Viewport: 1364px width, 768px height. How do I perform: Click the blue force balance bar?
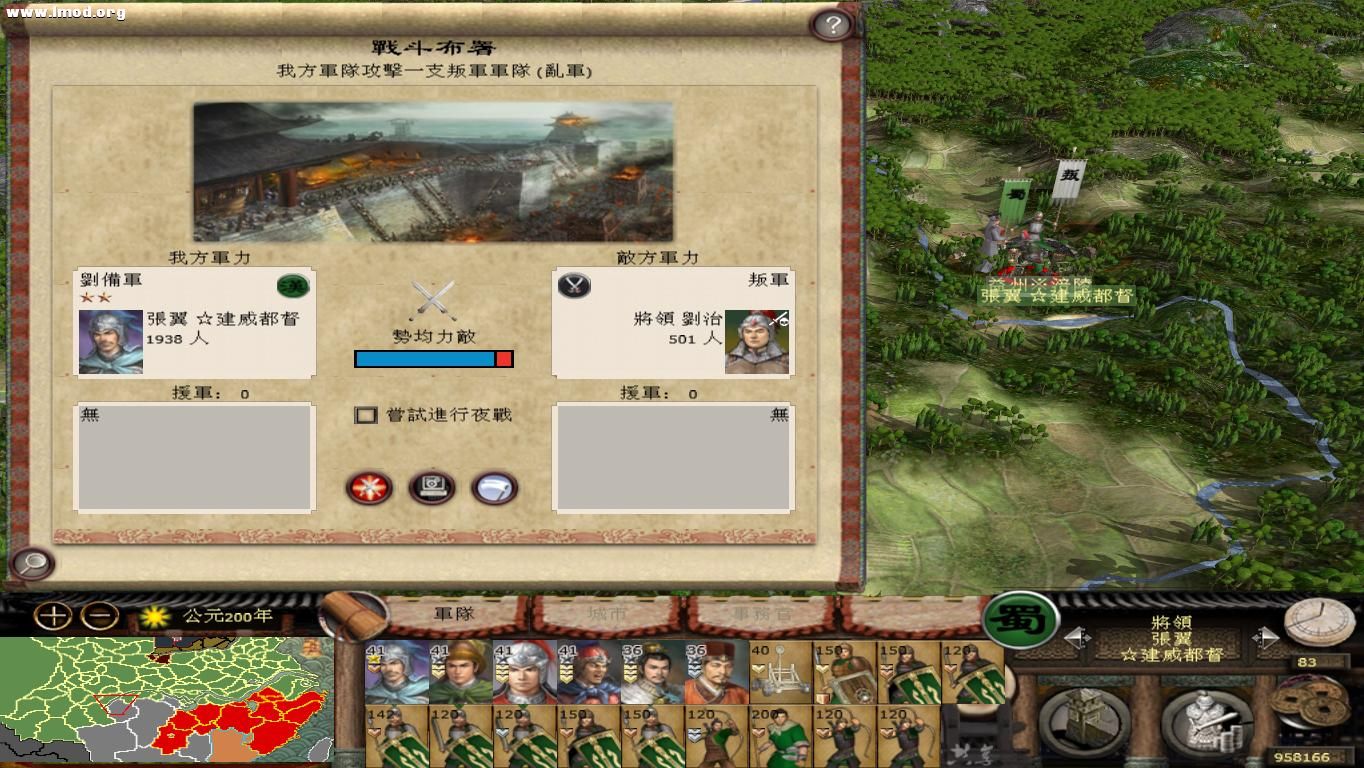(x=425, y=359)
